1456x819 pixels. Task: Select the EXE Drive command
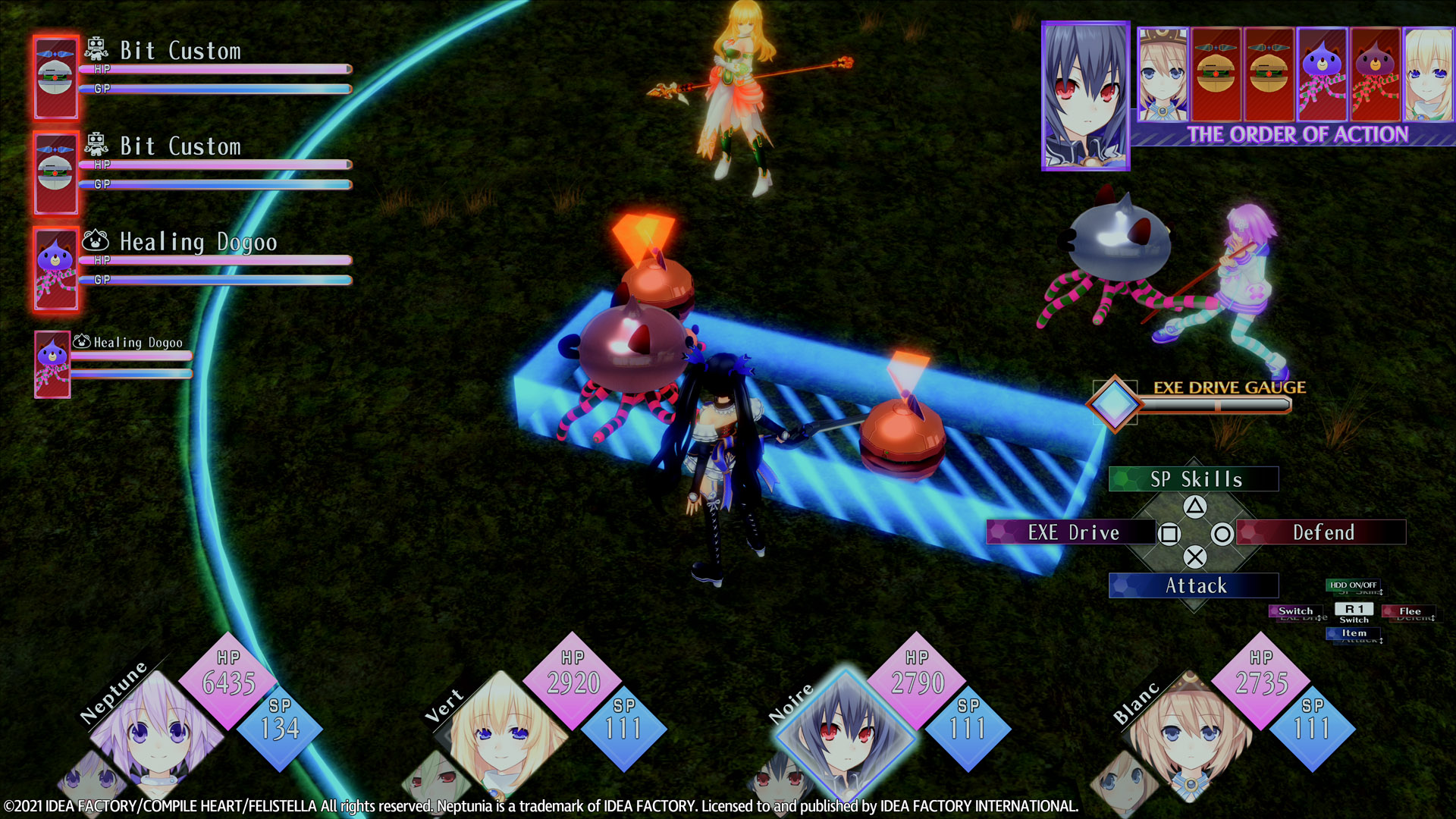(1071, 532)
